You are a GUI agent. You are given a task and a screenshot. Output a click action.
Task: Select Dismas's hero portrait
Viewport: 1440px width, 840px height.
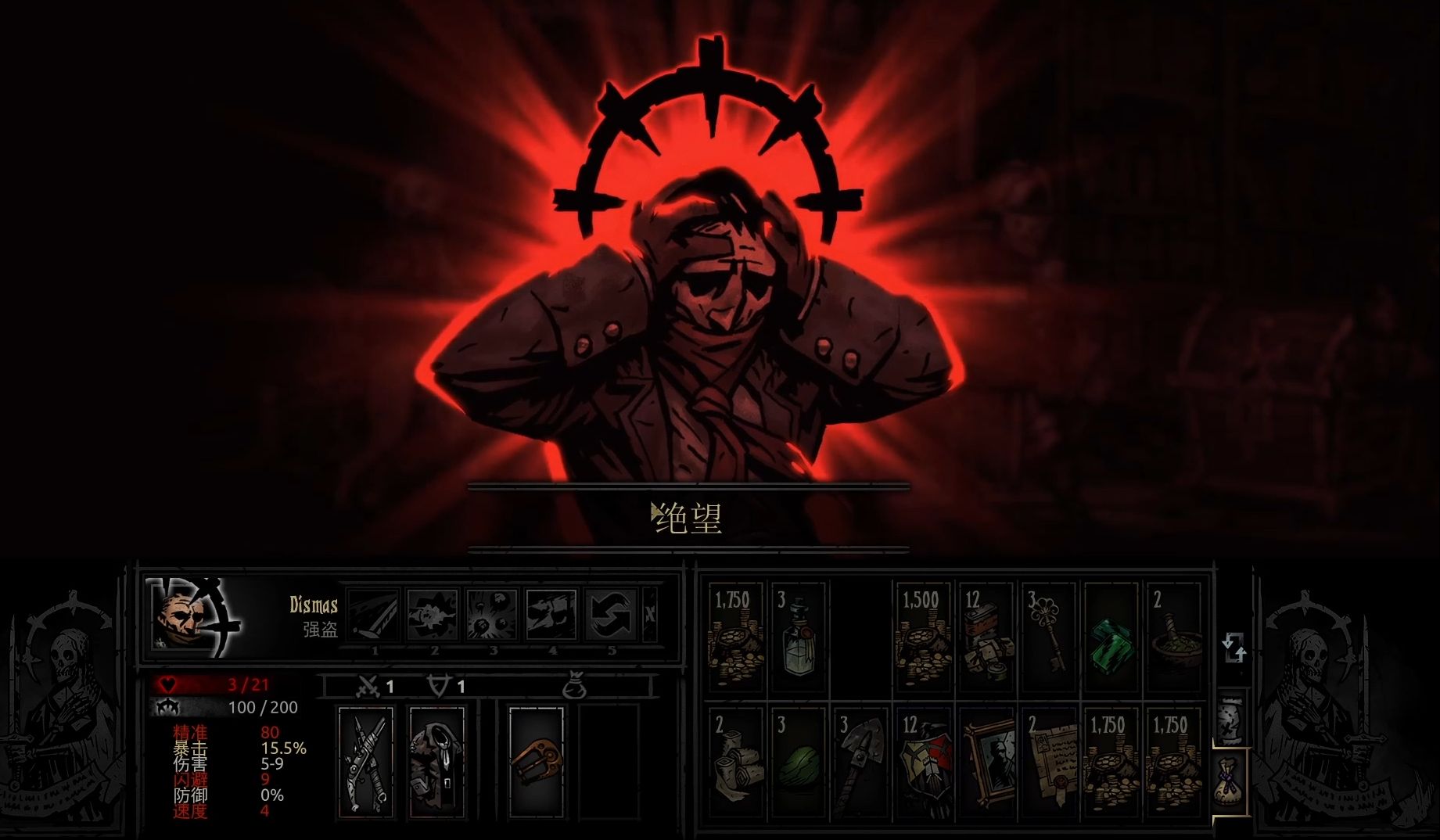[194, 617]
